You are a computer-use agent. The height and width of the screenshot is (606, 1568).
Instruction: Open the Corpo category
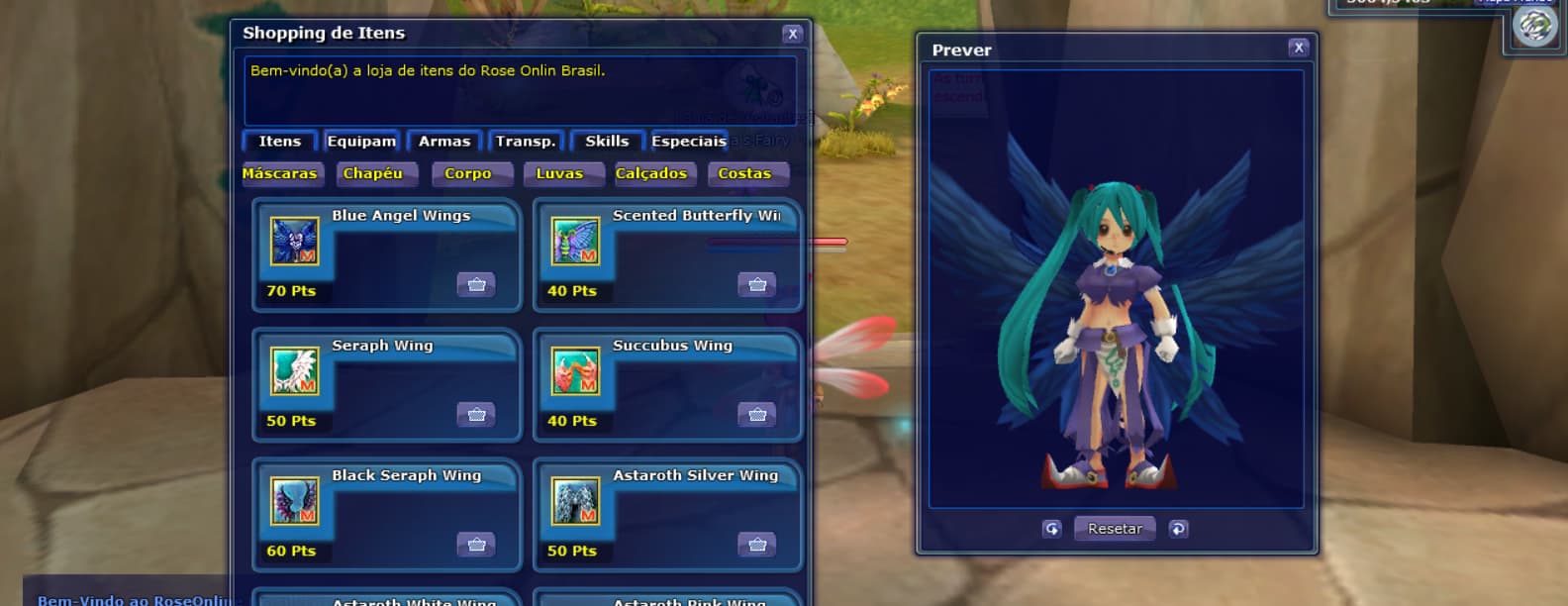[x=467, y=174]
